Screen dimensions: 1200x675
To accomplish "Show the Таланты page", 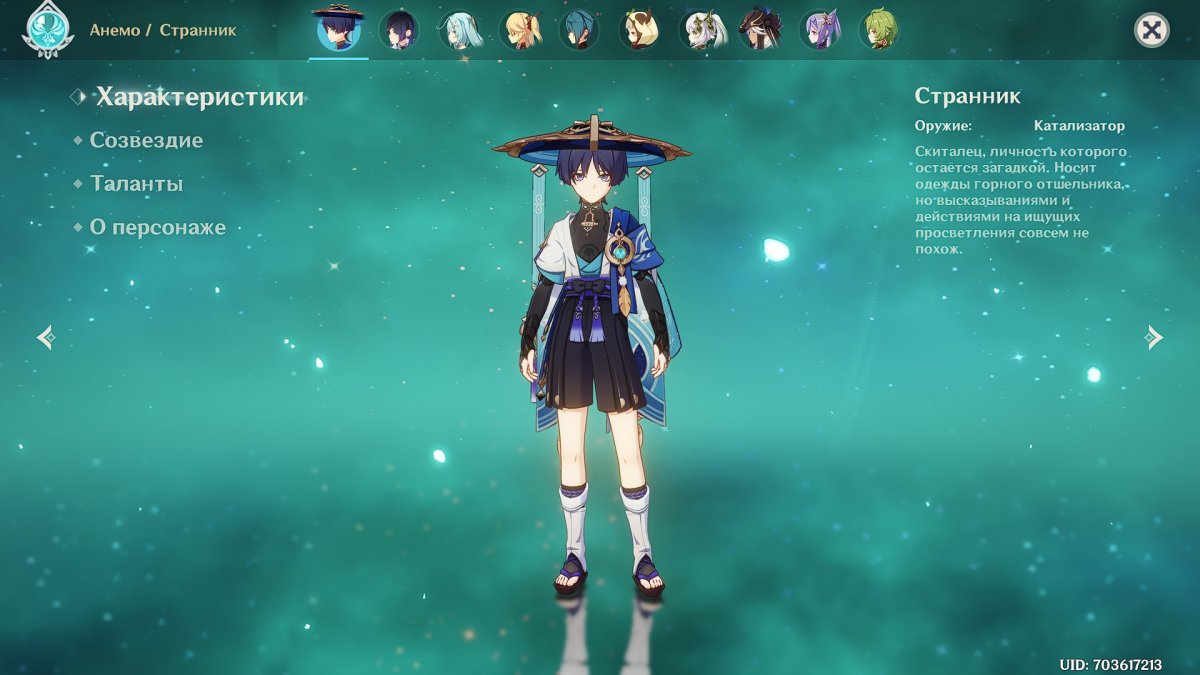I will [x=136, y=184].
